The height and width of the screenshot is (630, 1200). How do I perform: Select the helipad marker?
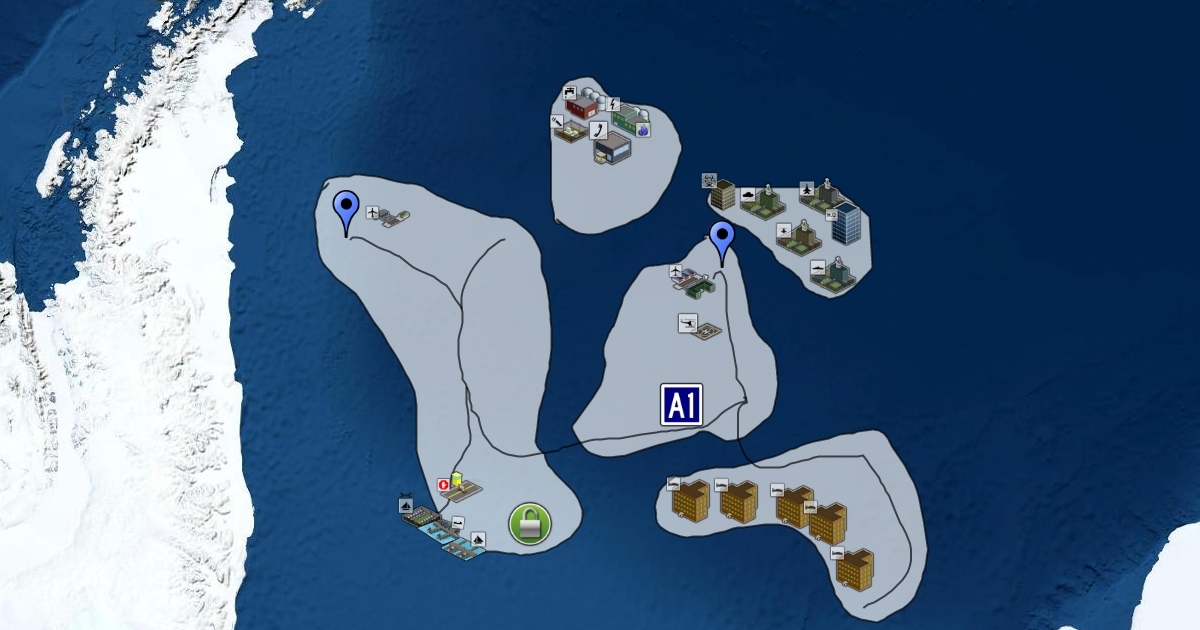coord(698,328)
